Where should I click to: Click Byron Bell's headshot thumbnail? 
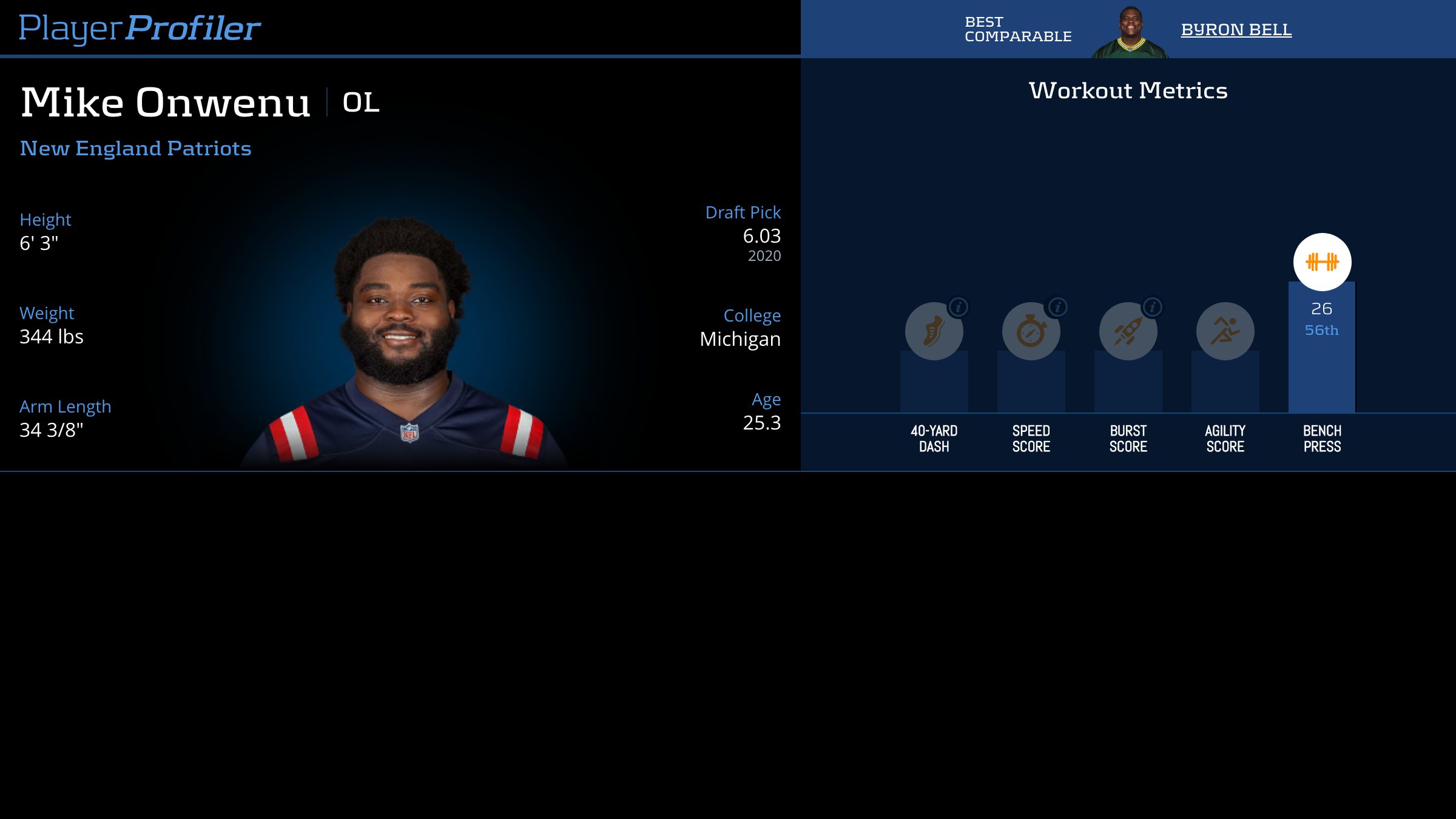click(1130, 33)
